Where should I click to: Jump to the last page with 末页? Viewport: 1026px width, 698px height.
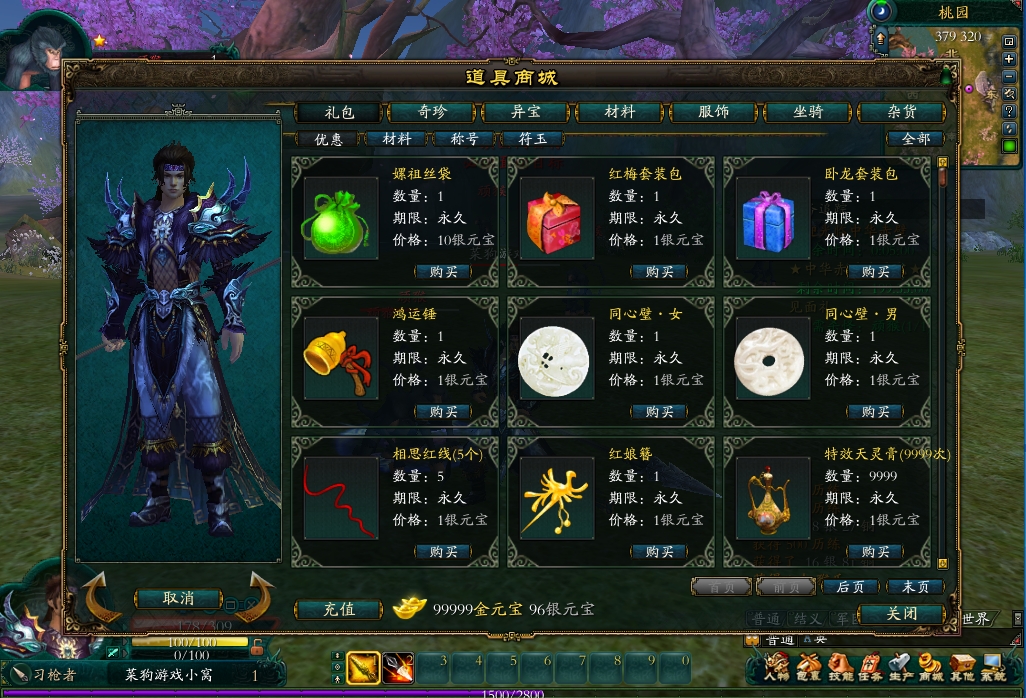915,587
